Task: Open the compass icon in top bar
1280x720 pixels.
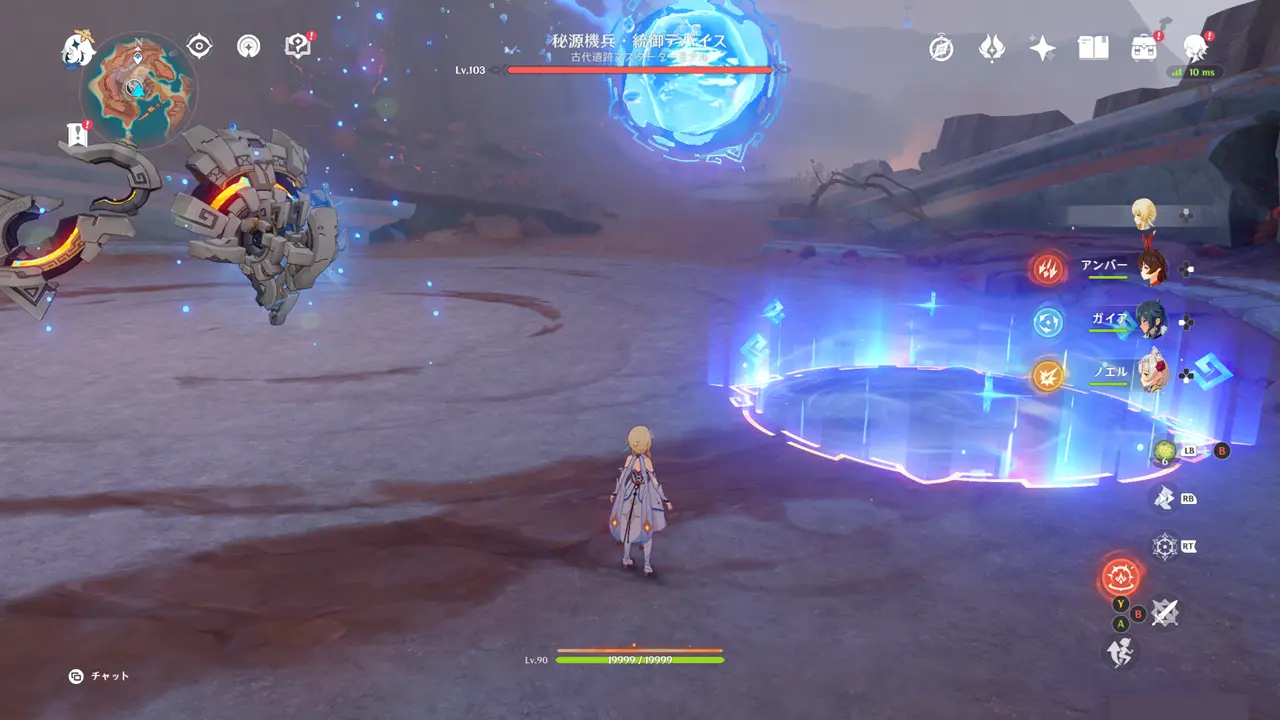Action: pos(941,48)
